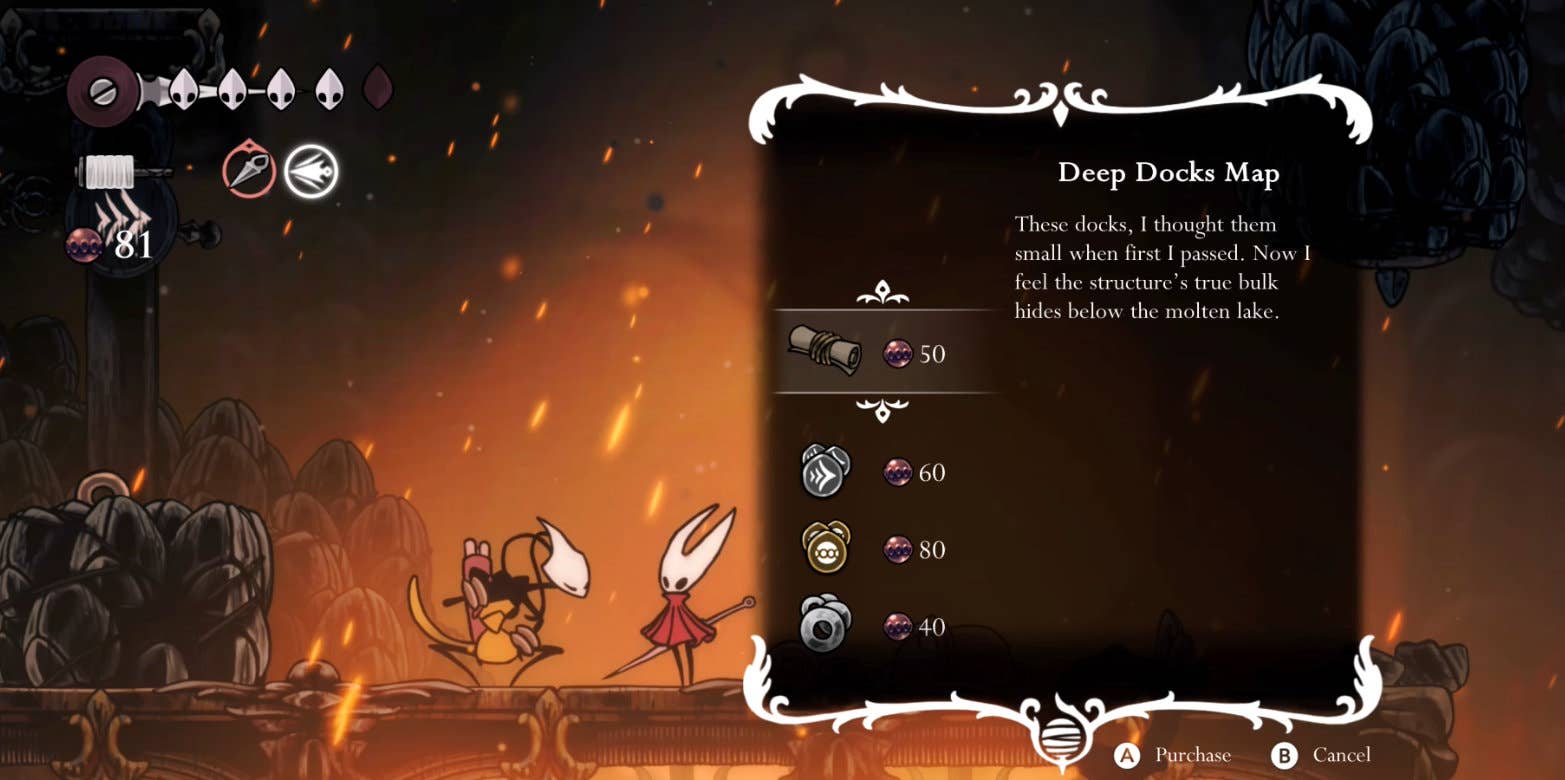The width and height of the screenshot is (1565, 780).
Task: Select the grey ring marker costing 40
Action: click(825, 626)
